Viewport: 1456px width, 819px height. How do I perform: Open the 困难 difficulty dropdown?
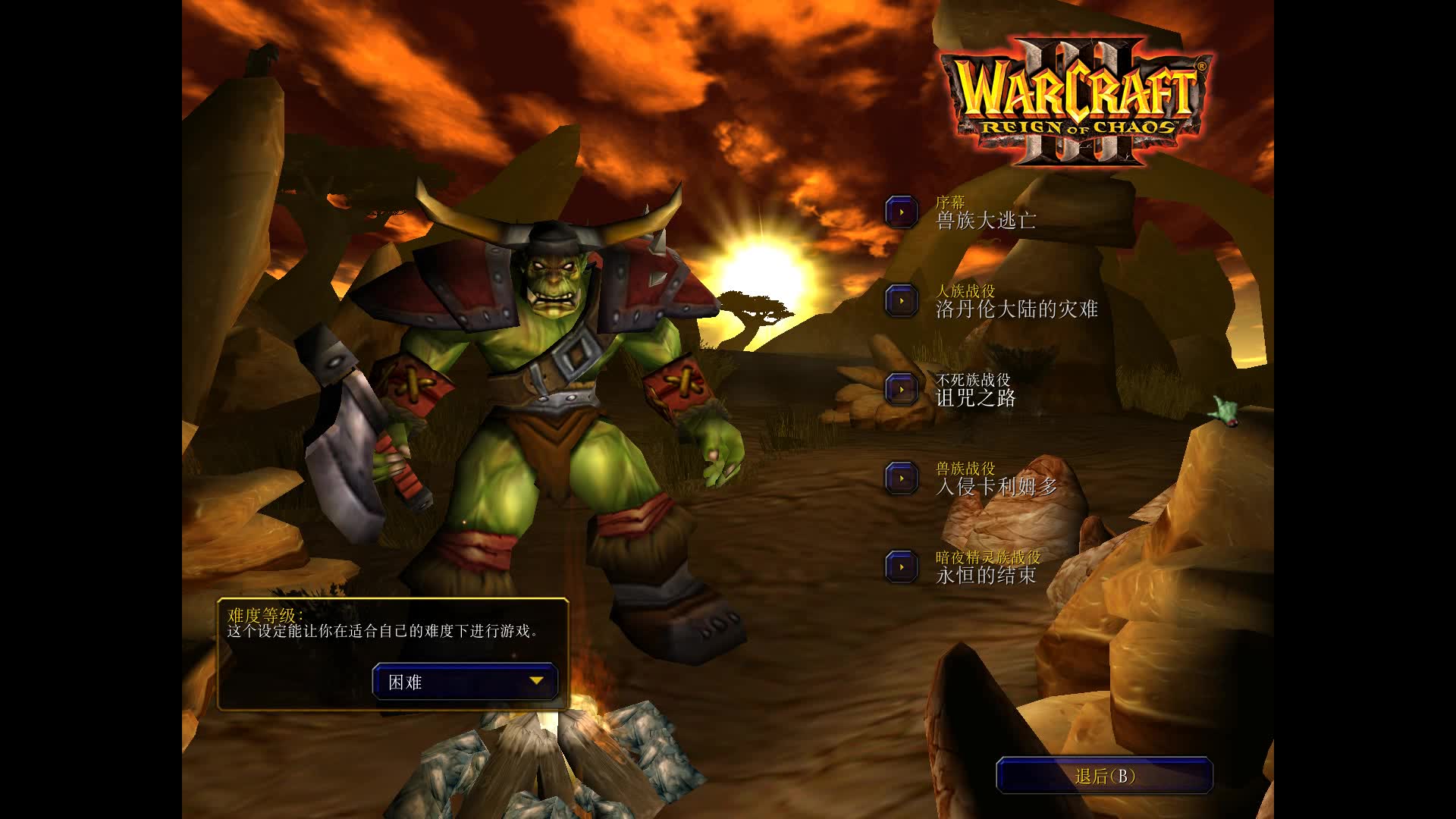(x=466, y=681)
